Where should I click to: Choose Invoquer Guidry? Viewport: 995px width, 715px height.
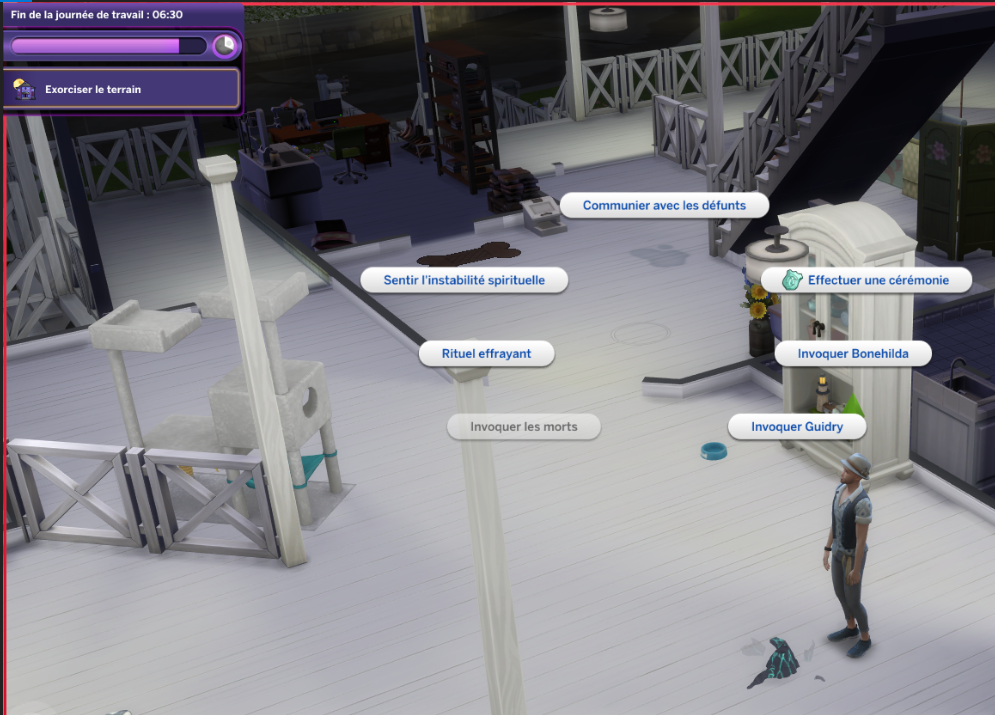[797, 427]
